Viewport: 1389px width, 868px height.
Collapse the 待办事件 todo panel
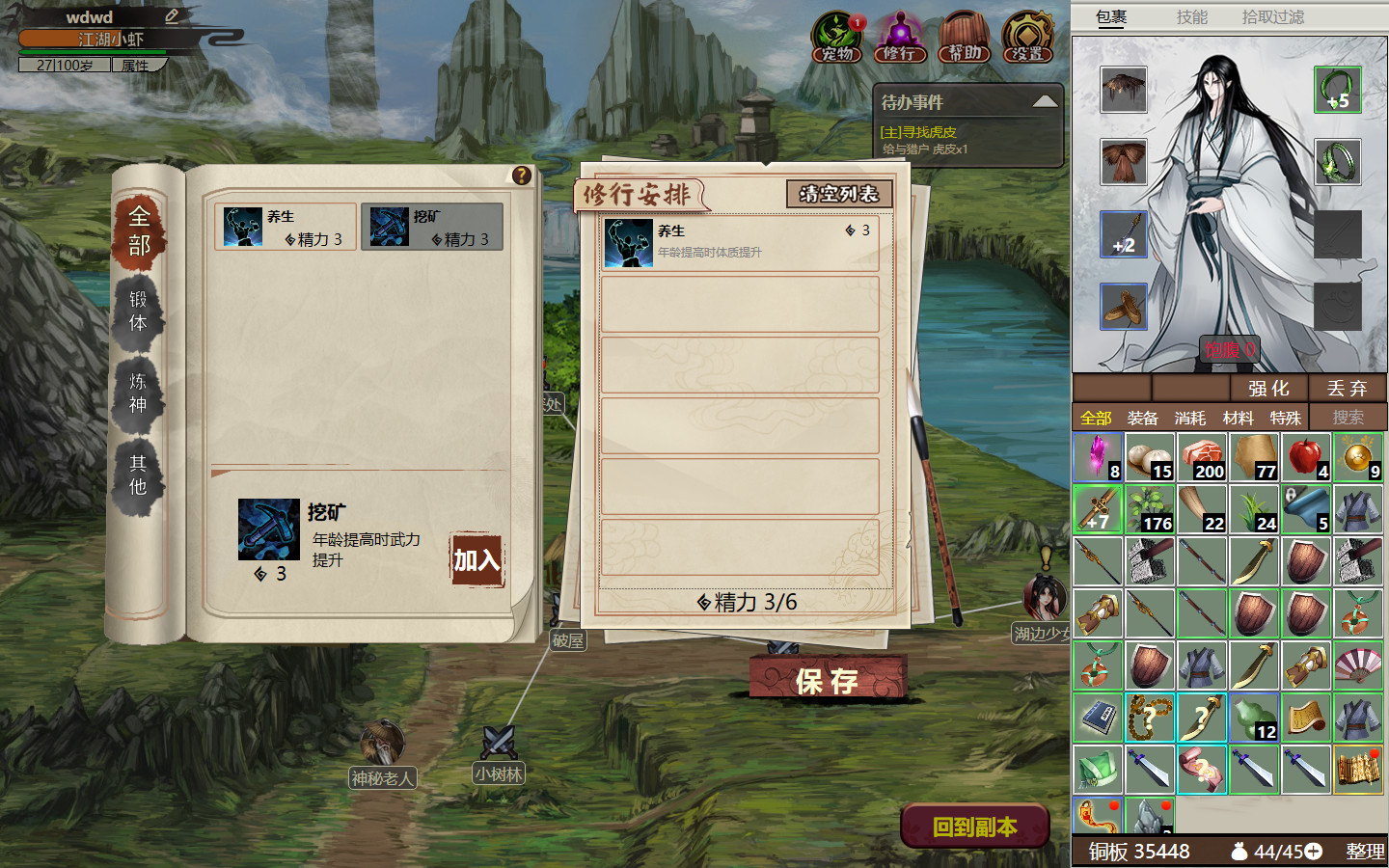point(1045,100)
